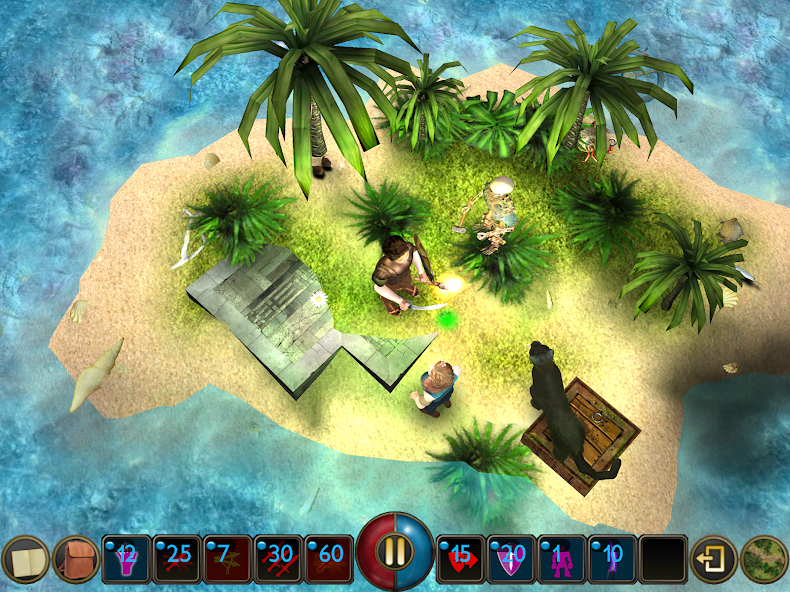The image size is (790, 592).
Task: Activate the skill slot costing 60
Action: coord(329,560)
